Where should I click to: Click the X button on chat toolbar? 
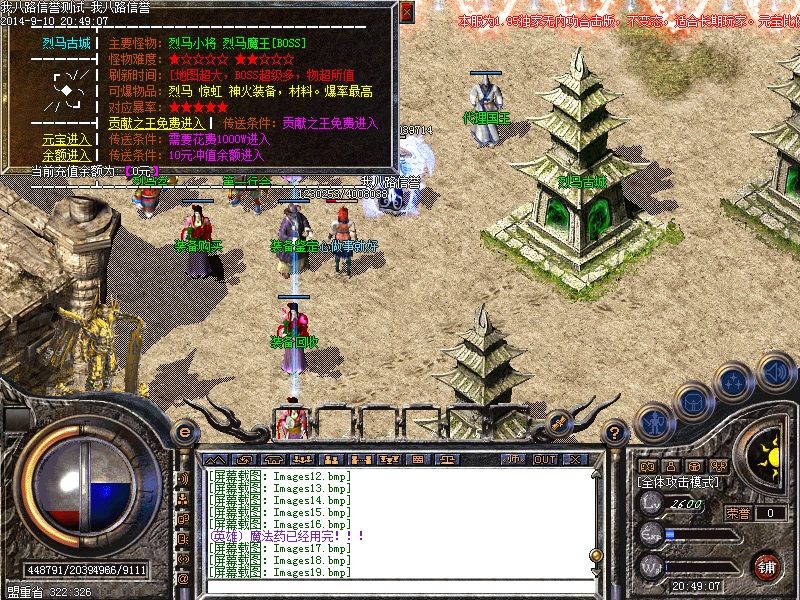pos(575,459)
